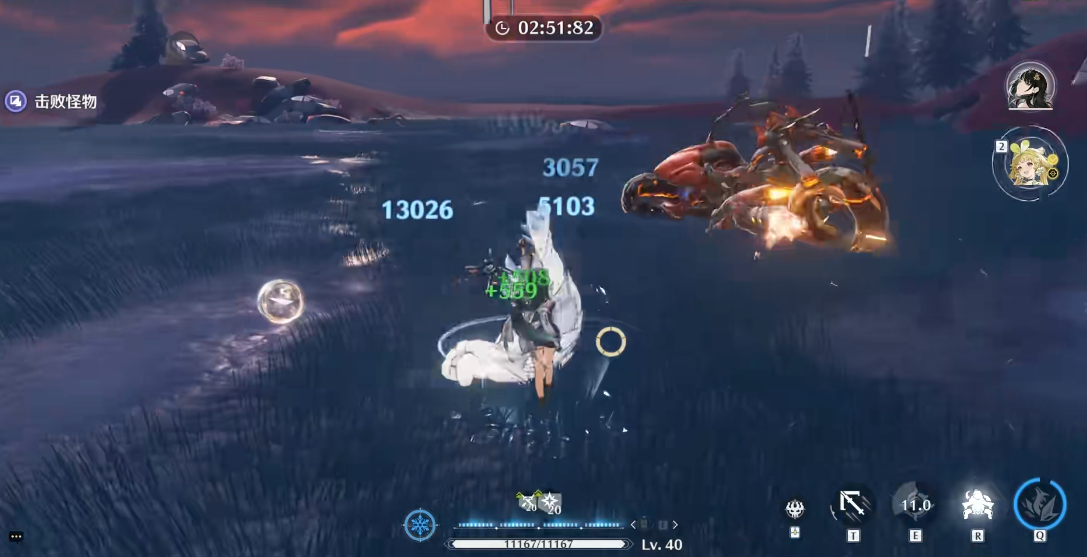Trigger the blue-ringed ultimate skill icon
Viewport: 1087px width, 557px height.
pyautogui.click(x=1039, y=504)
